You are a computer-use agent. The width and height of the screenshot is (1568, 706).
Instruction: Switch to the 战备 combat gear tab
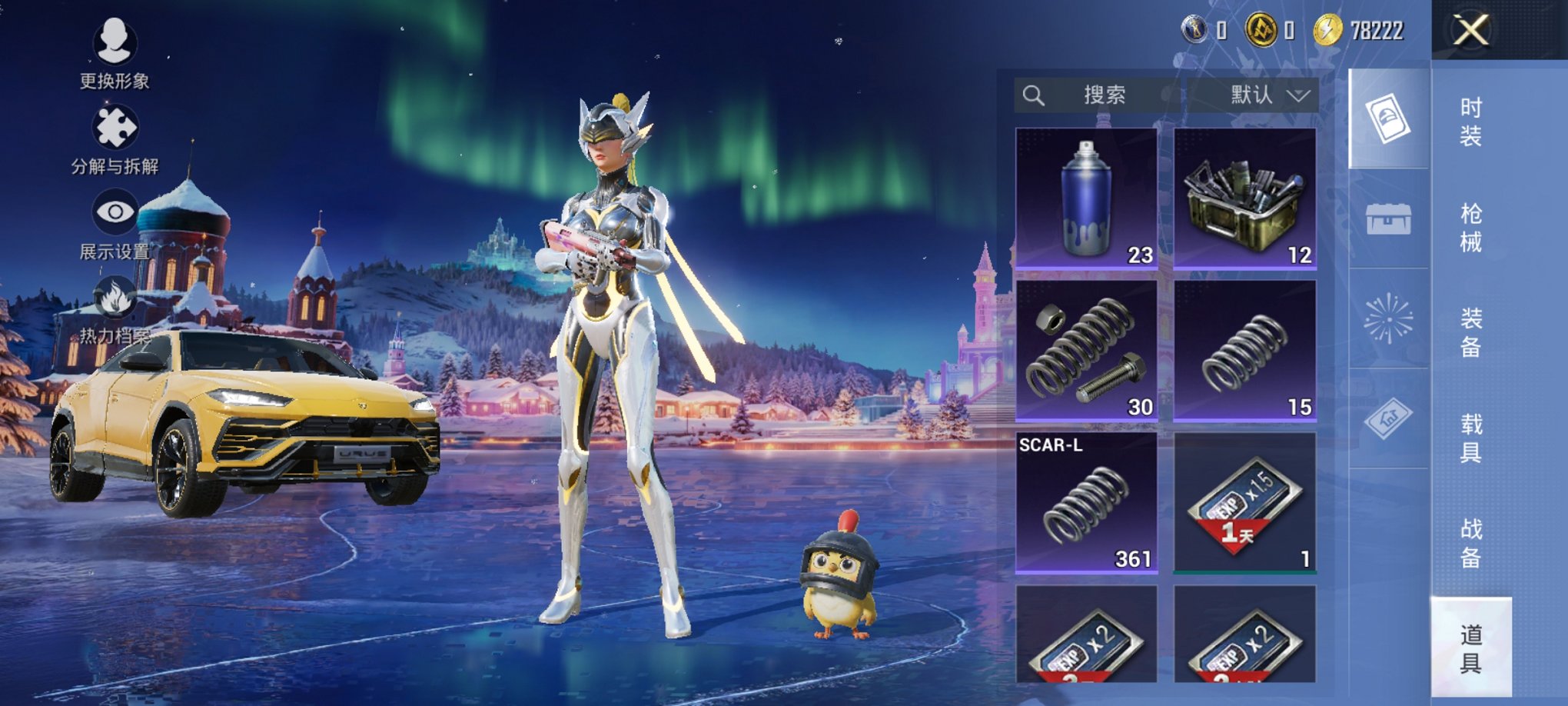click(x=1470, y=543)
